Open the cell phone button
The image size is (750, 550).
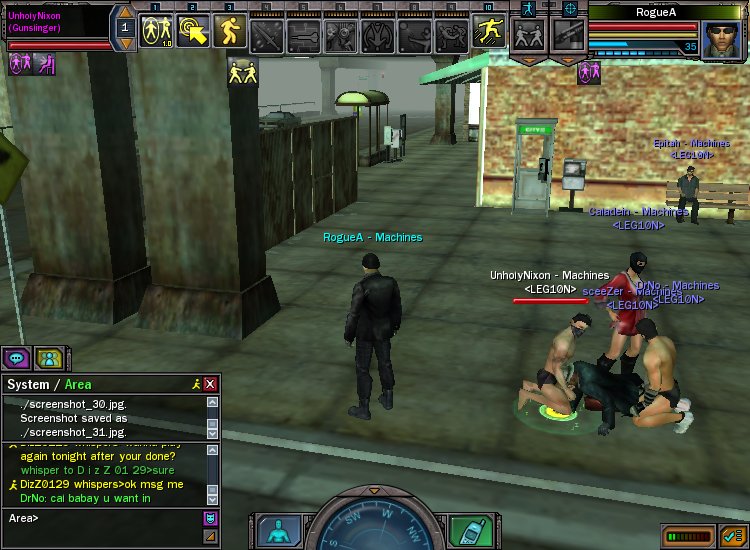[469, 529]
